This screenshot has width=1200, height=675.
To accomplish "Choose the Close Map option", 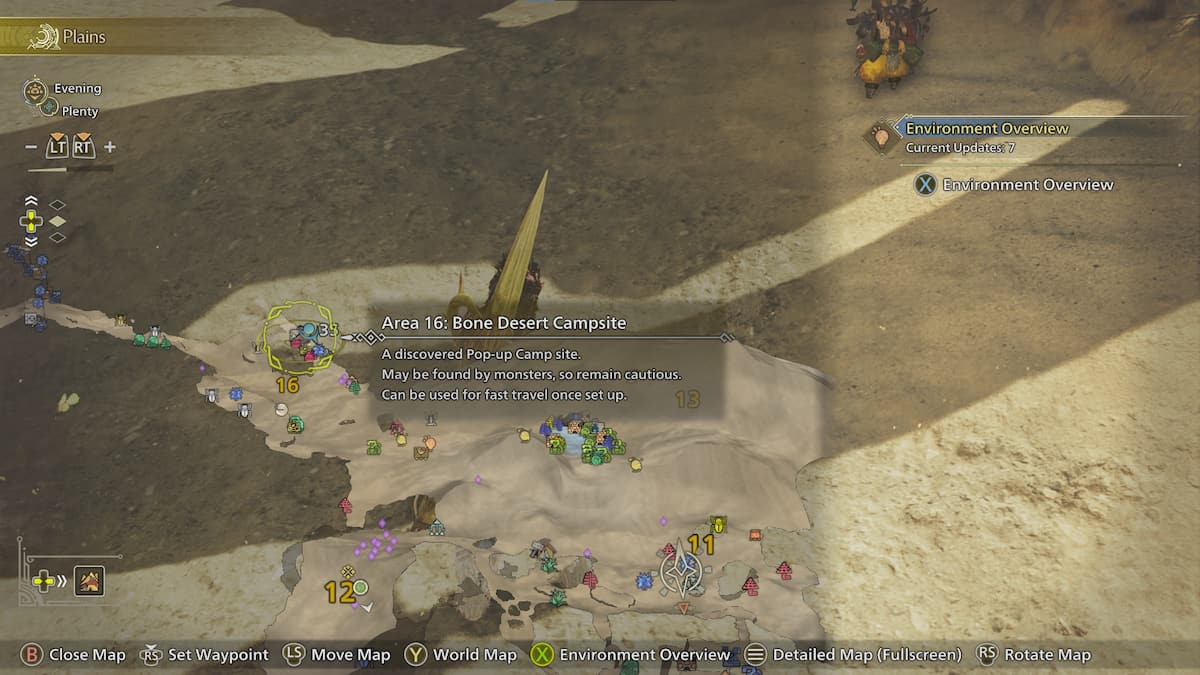I will point(75,655).
